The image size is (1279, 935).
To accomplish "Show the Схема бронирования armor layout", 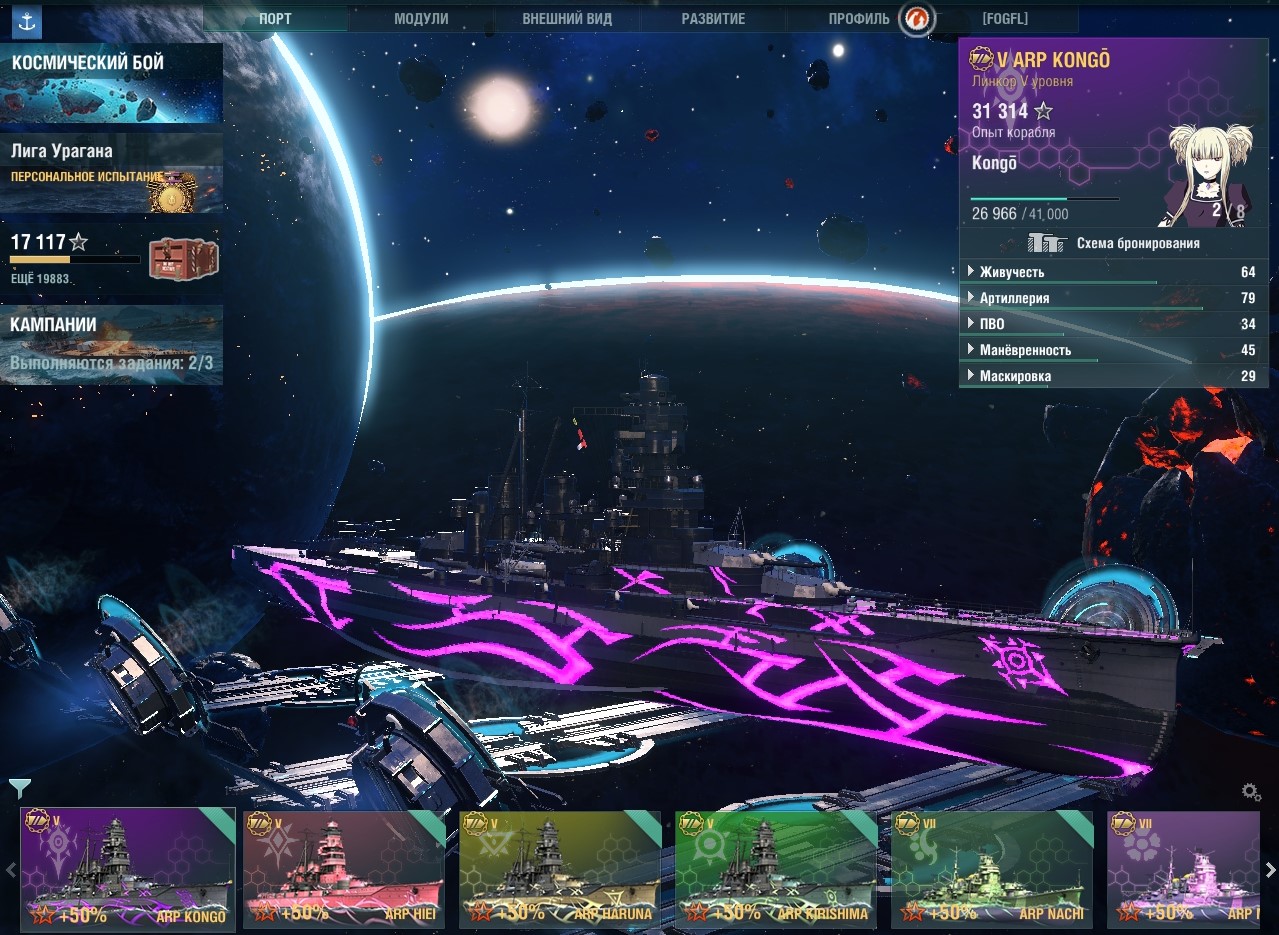I will [1114, 243].
